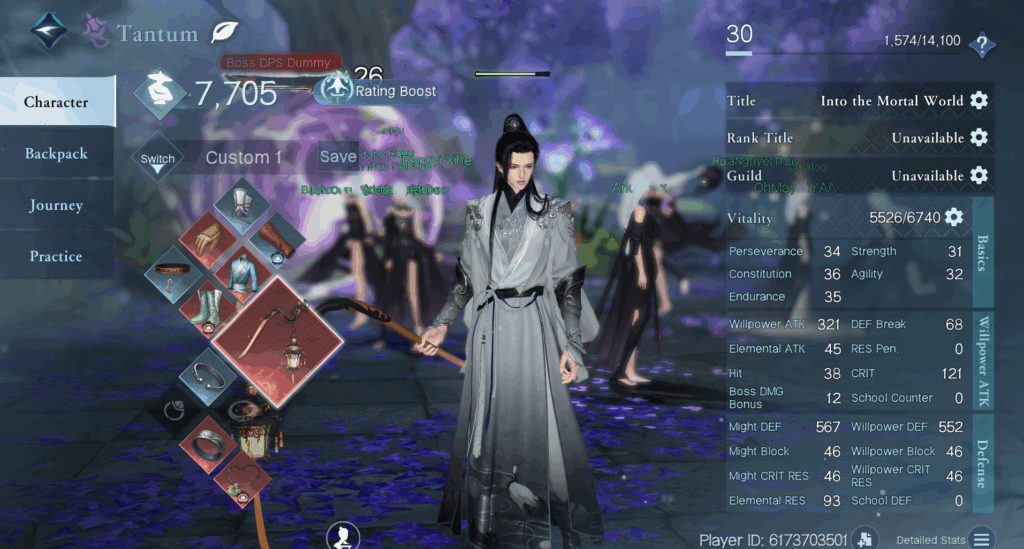Select the Practice tab

pyautogui.click(x=57, y=257)
